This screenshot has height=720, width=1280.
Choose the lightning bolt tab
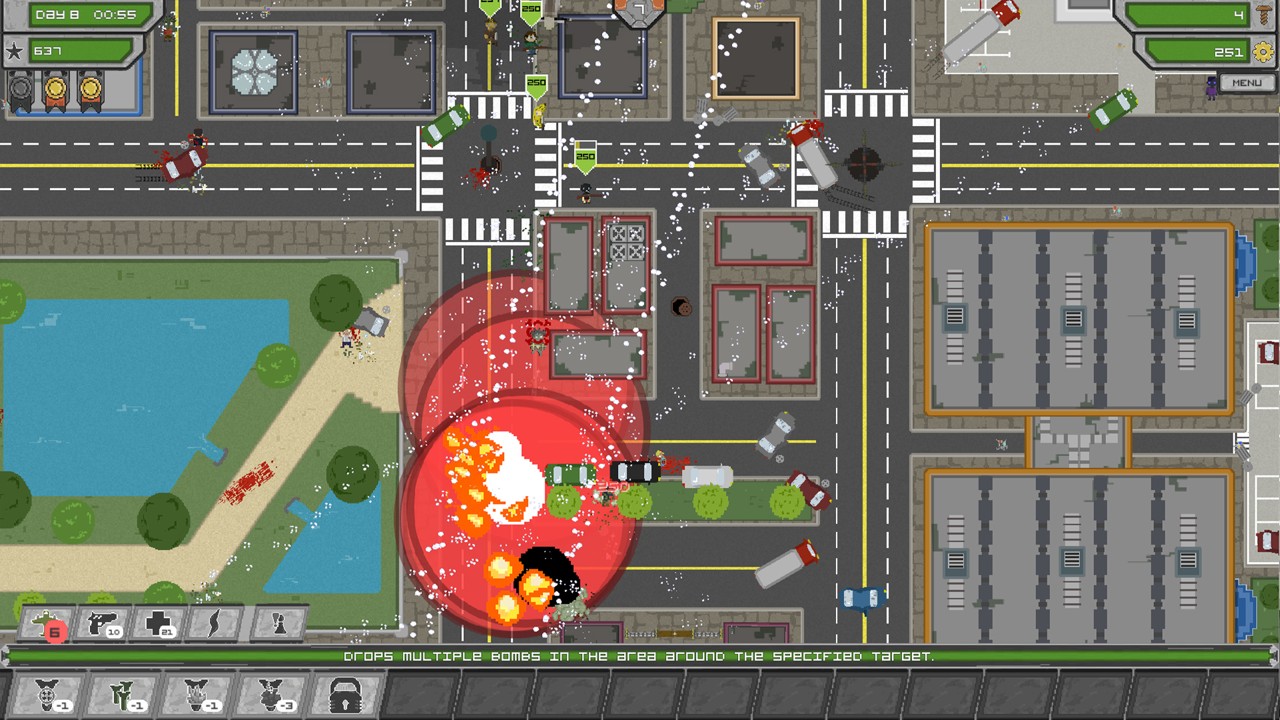[x=214, y=624]
